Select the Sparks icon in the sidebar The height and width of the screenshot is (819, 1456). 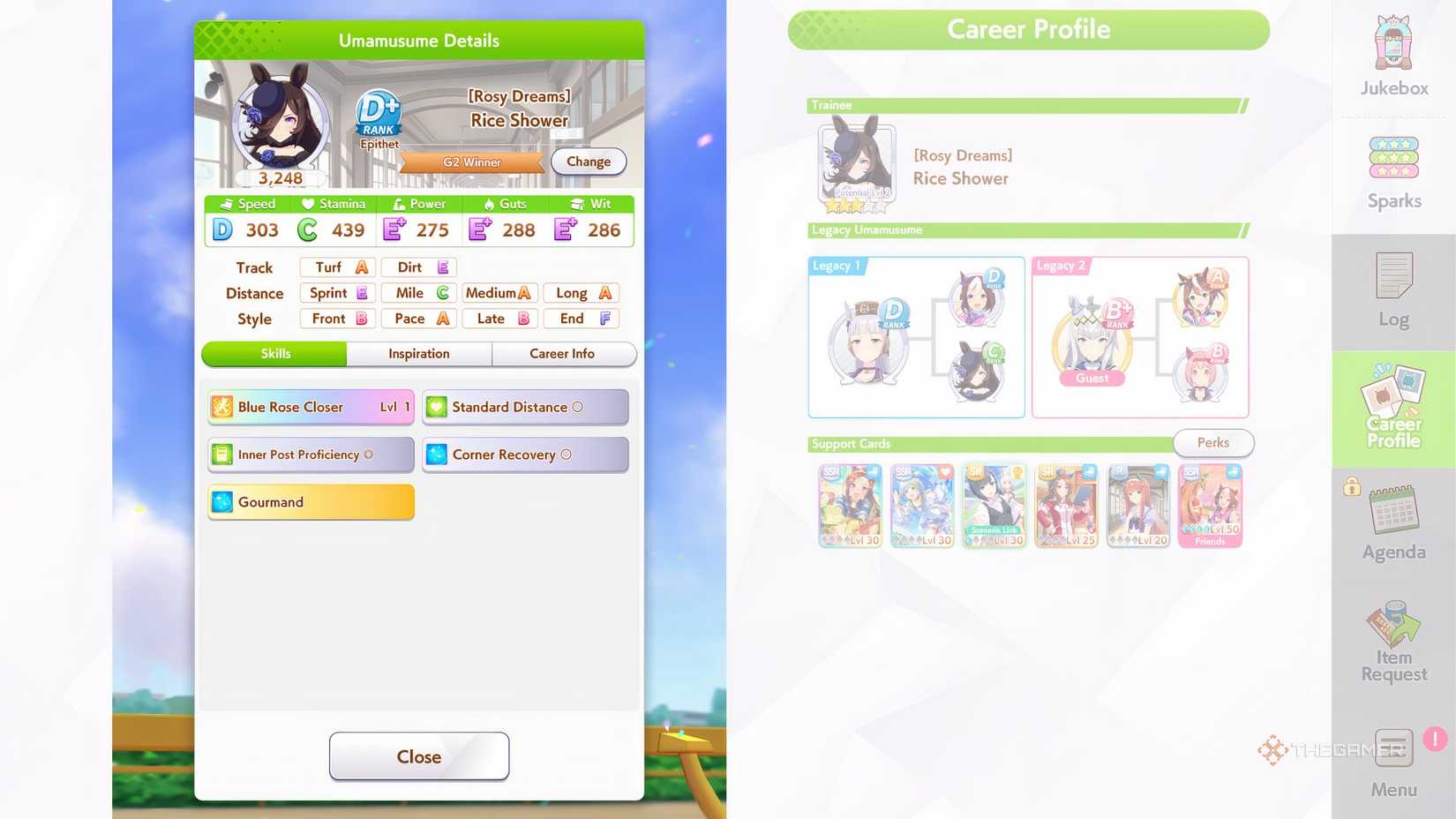1392,168
